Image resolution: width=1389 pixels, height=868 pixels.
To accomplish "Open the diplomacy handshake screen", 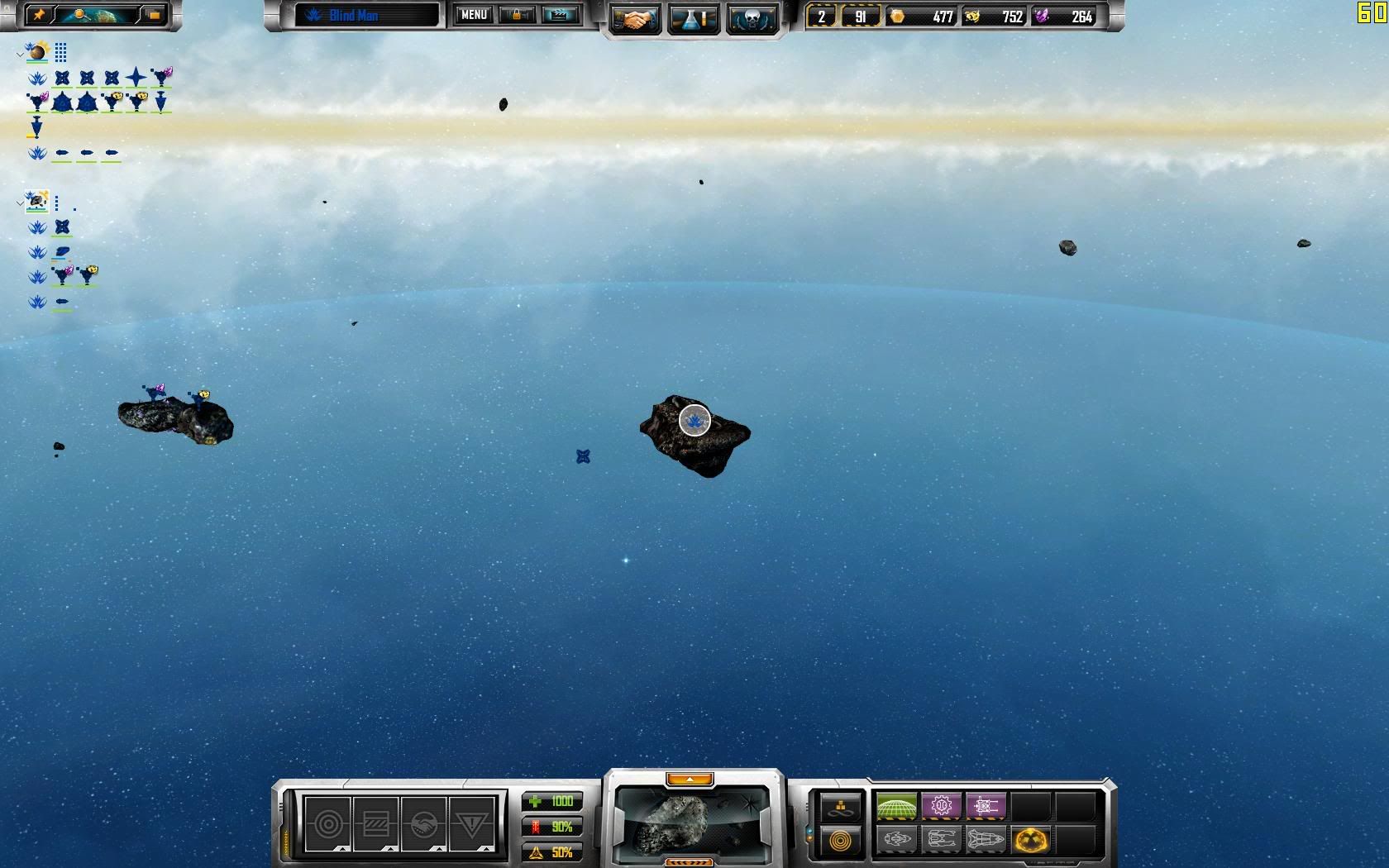I will coord(634,18).
